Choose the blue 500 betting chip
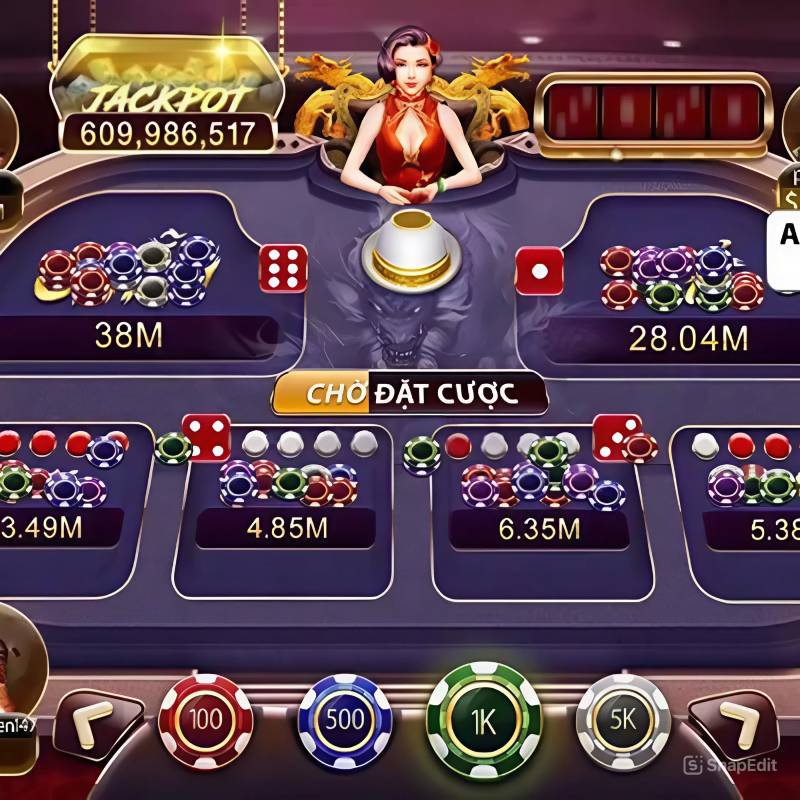Image resolution: width=800 pixels, height=800 pixels. [x=346, y=720]
